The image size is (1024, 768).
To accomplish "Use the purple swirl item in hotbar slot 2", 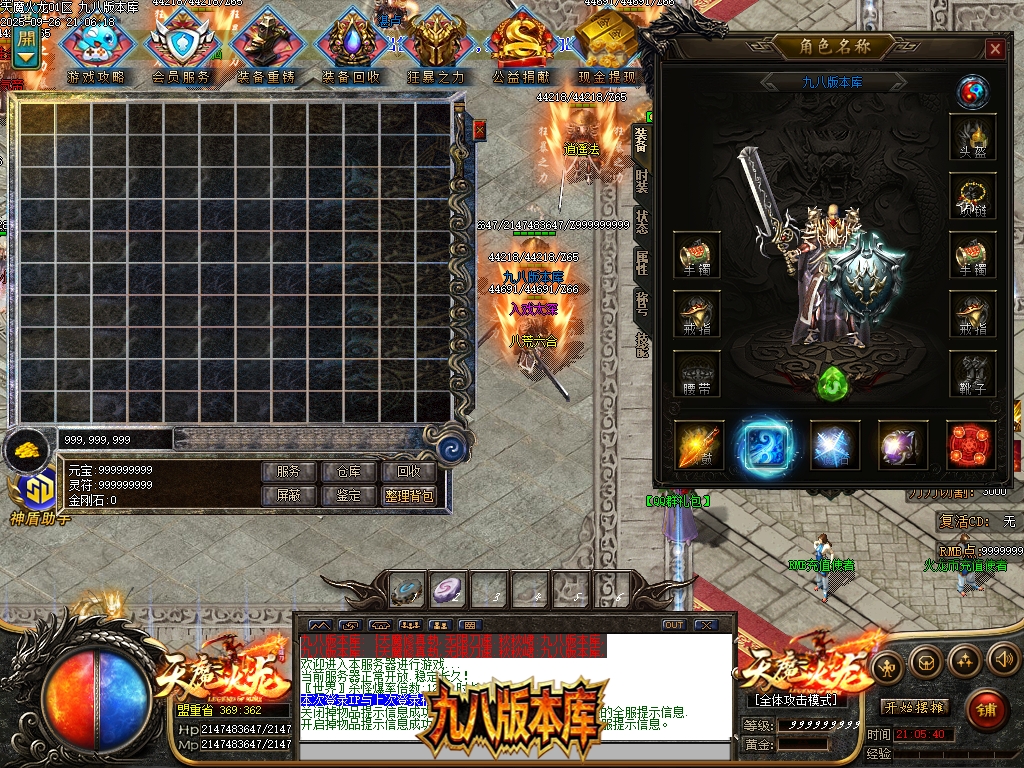I will (450, 592).
